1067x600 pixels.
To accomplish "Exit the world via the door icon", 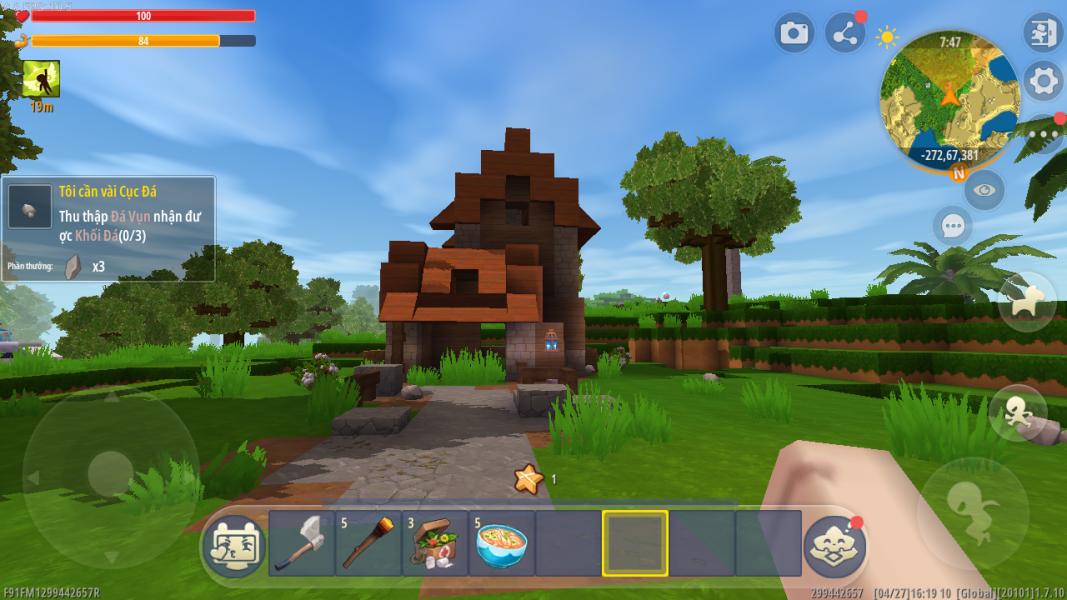I will [1042, 33].
